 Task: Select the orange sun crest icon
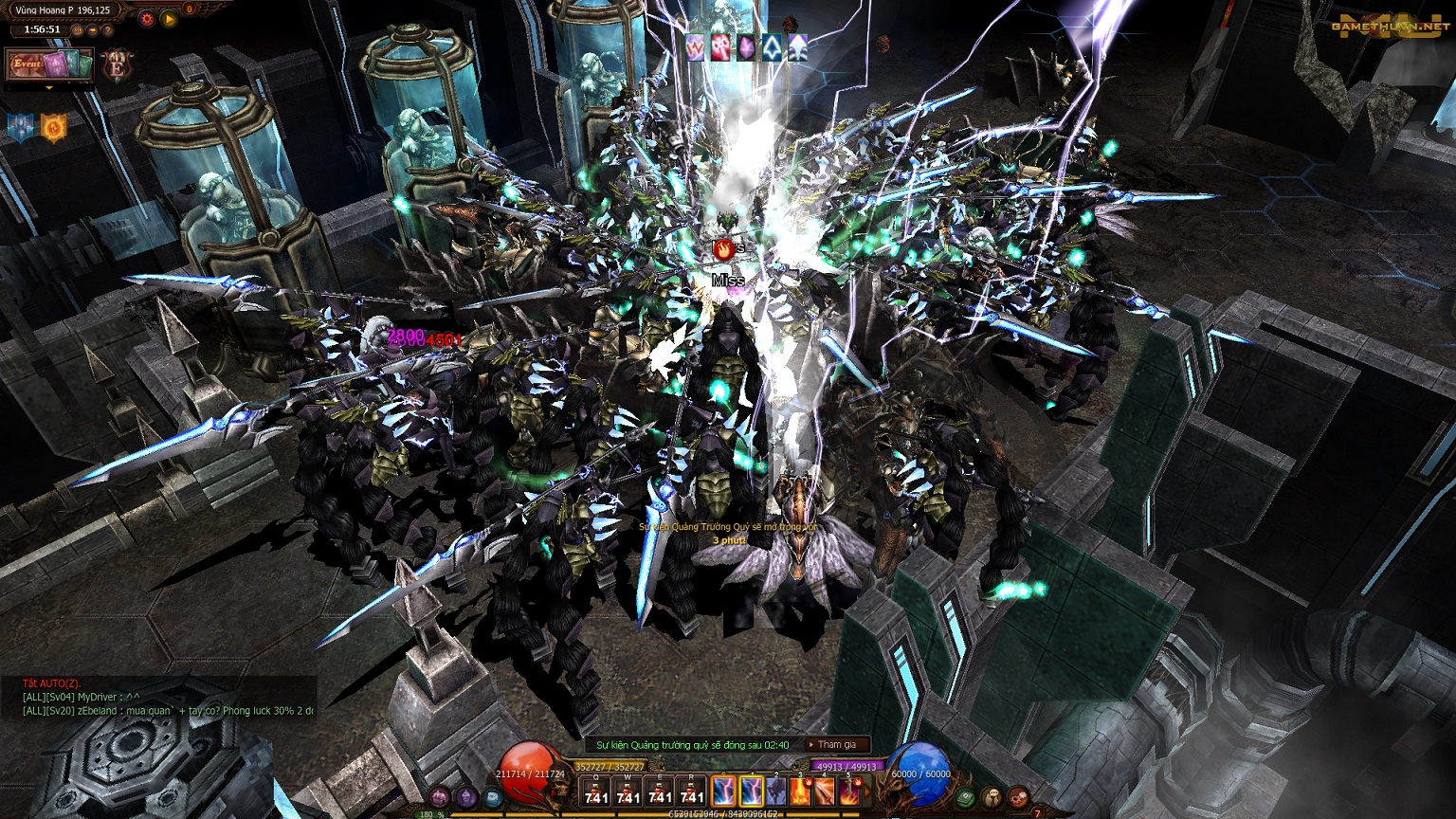tap(53, 127)
